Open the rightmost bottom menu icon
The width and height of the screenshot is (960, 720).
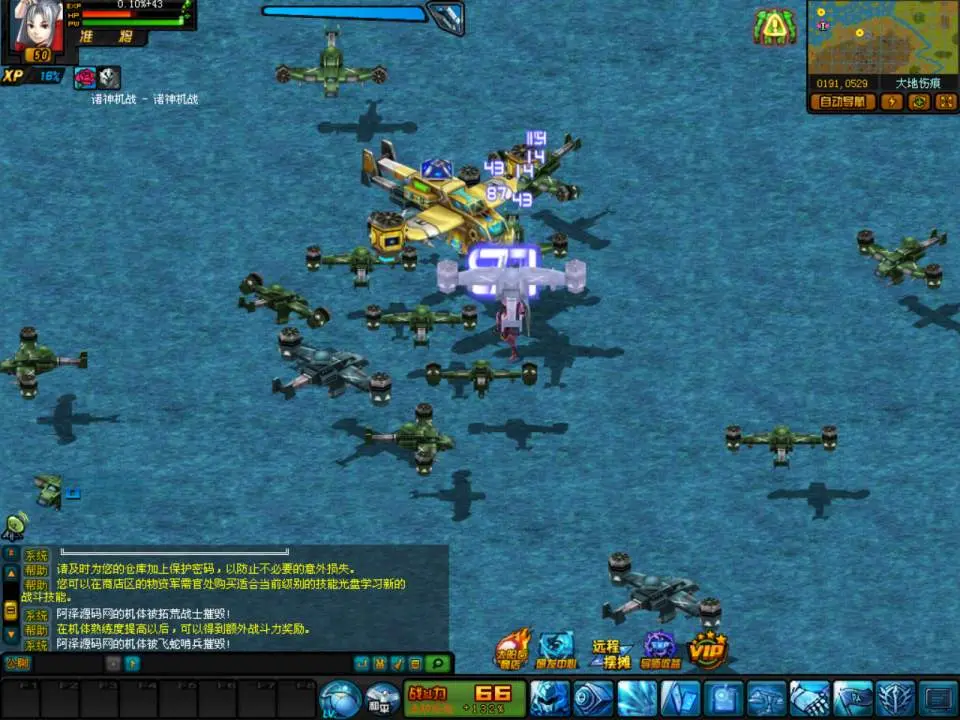pos(938,696)
